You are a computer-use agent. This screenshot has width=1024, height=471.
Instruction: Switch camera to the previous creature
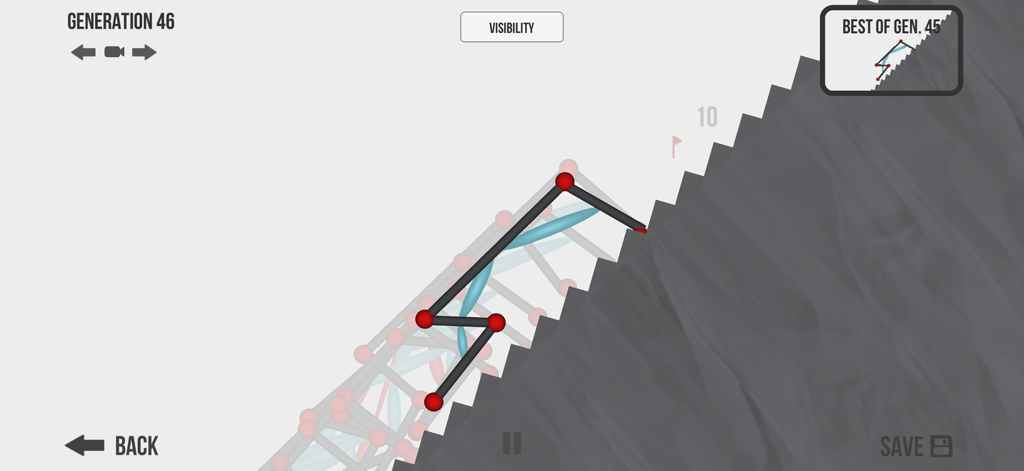click(83, 52)
